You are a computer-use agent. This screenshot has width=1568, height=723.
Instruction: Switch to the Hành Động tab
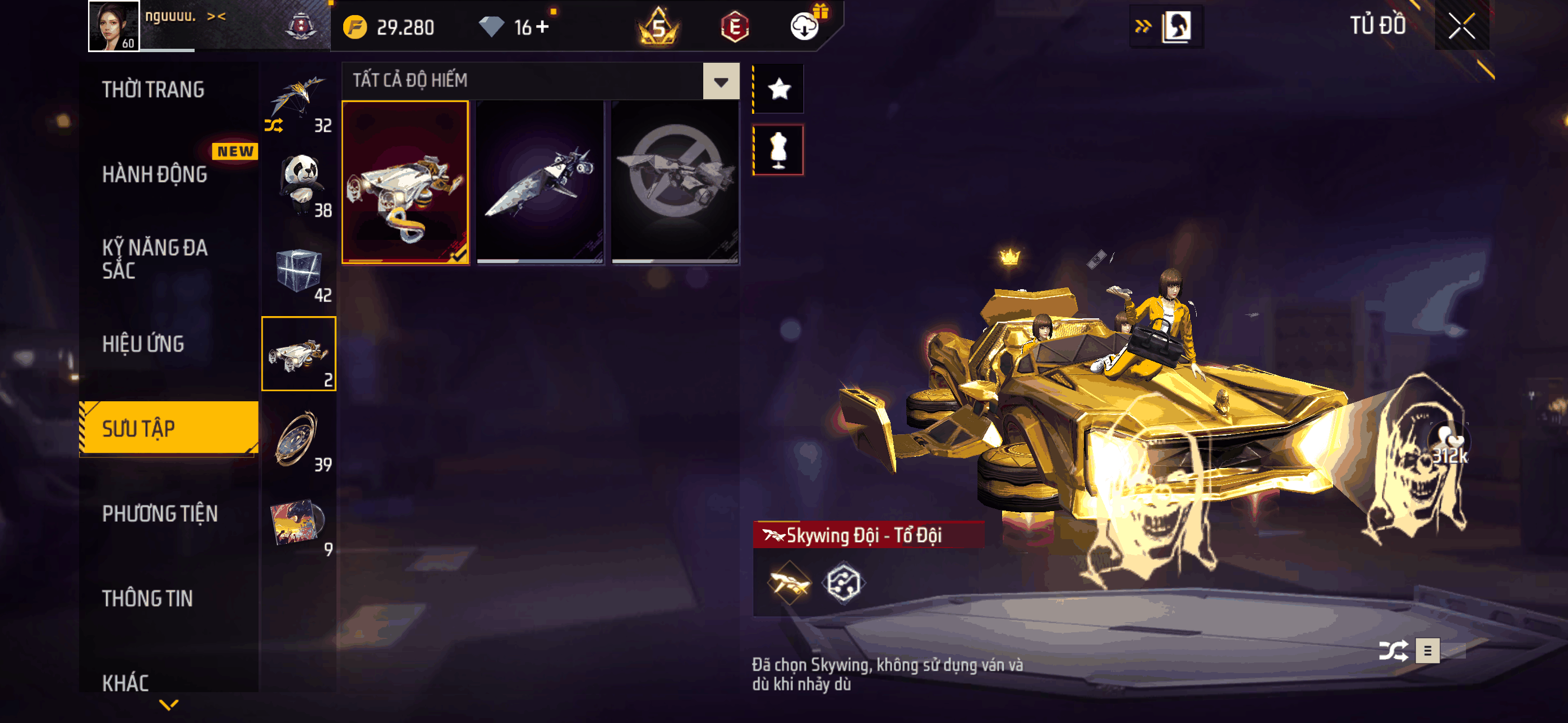pyautogui.click(x=155, y=175)
